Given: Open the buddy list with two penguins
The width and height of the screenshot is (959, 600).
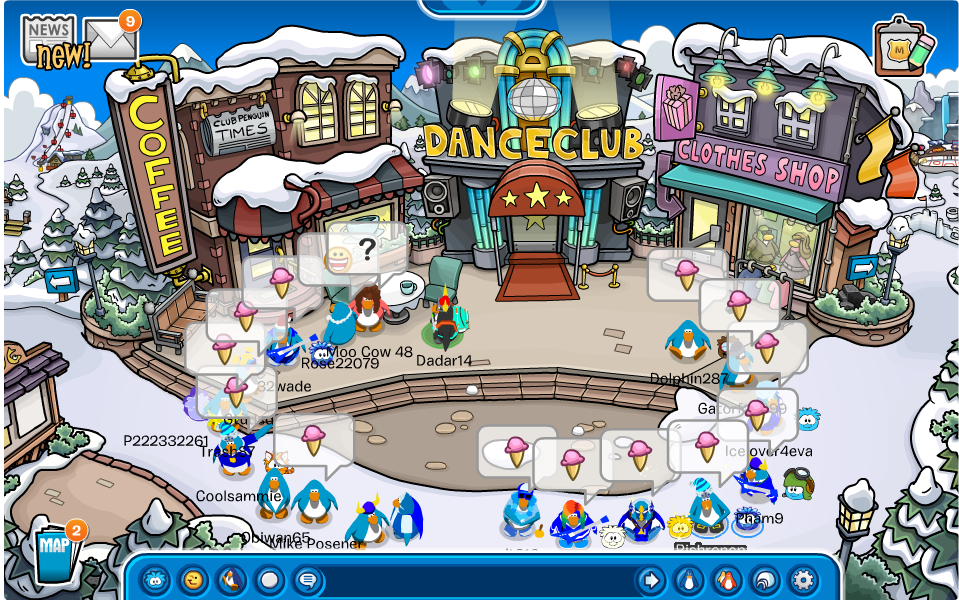Looking at the screenshot, I should click(x=727, y=579).
